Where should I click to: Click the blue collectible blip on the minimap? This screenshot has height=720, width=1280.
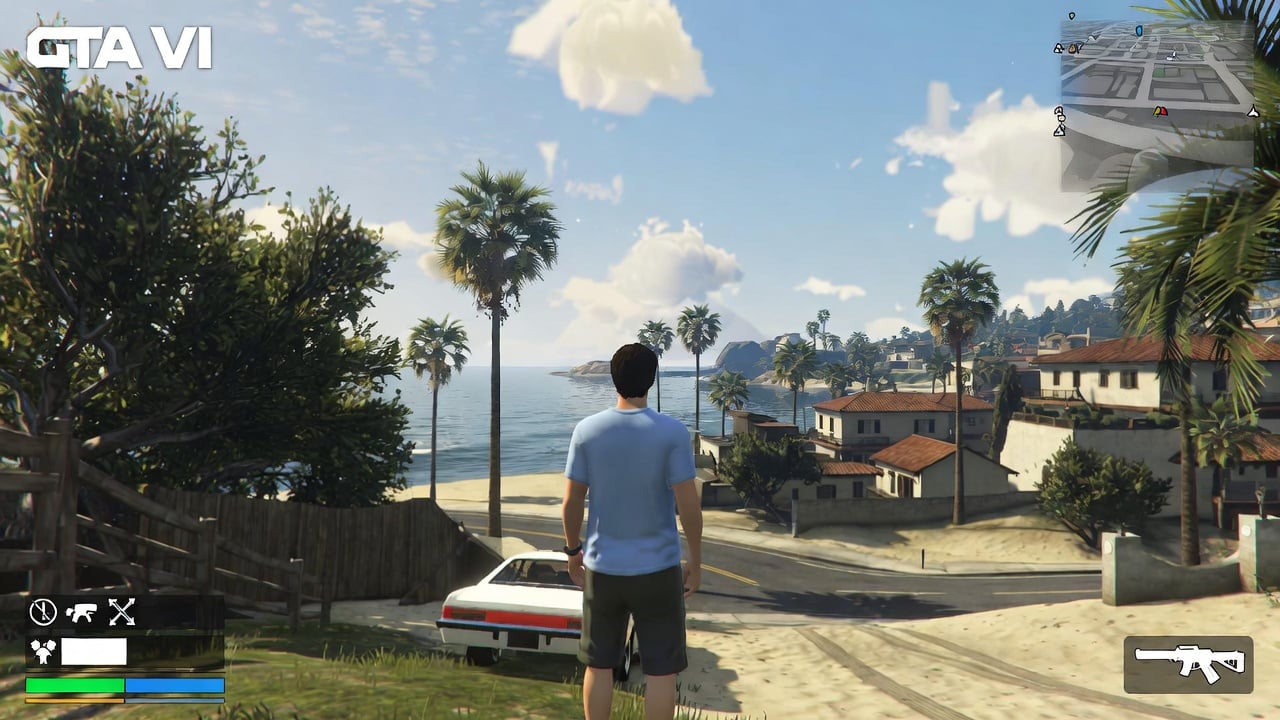pos(1140,31)
